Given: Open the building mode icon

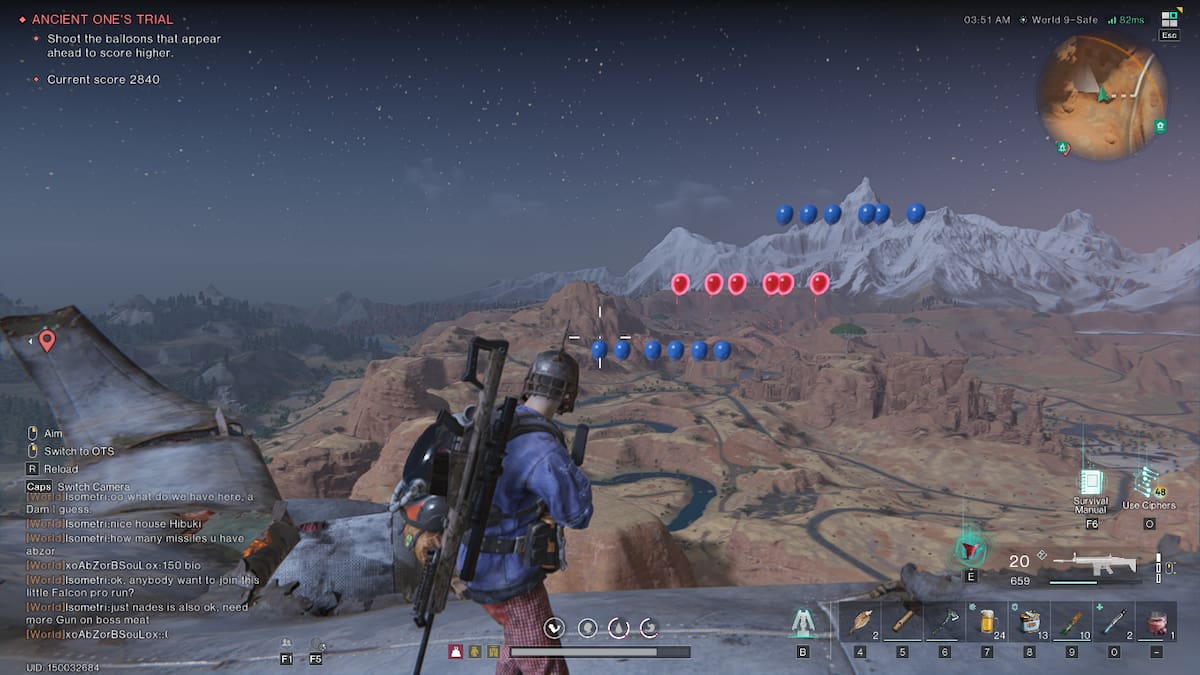Looking at the screenshot, I should (x=802, y=623).
